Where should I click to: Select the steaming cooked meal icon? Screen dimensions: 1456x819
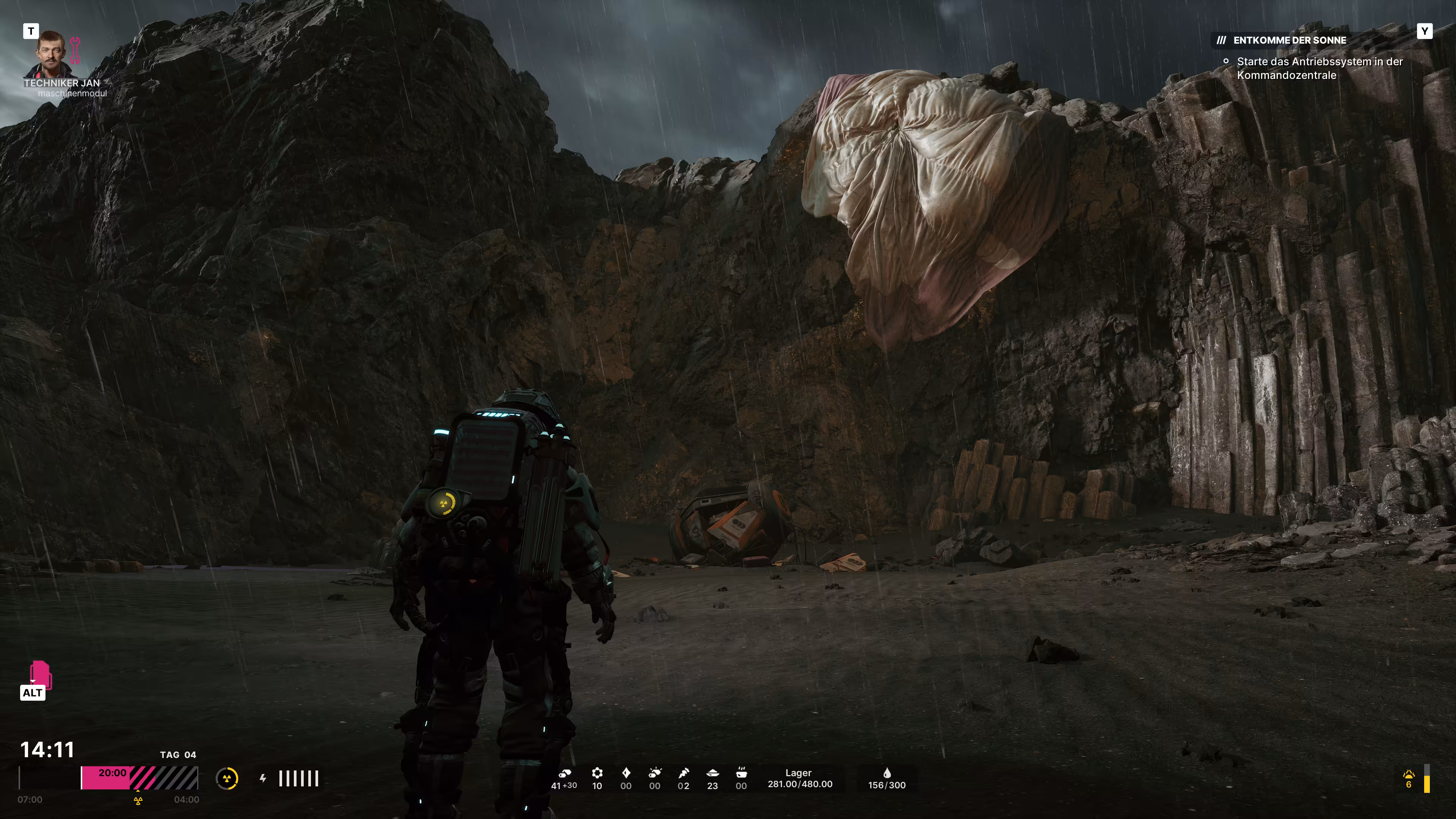tap(741, 773)
